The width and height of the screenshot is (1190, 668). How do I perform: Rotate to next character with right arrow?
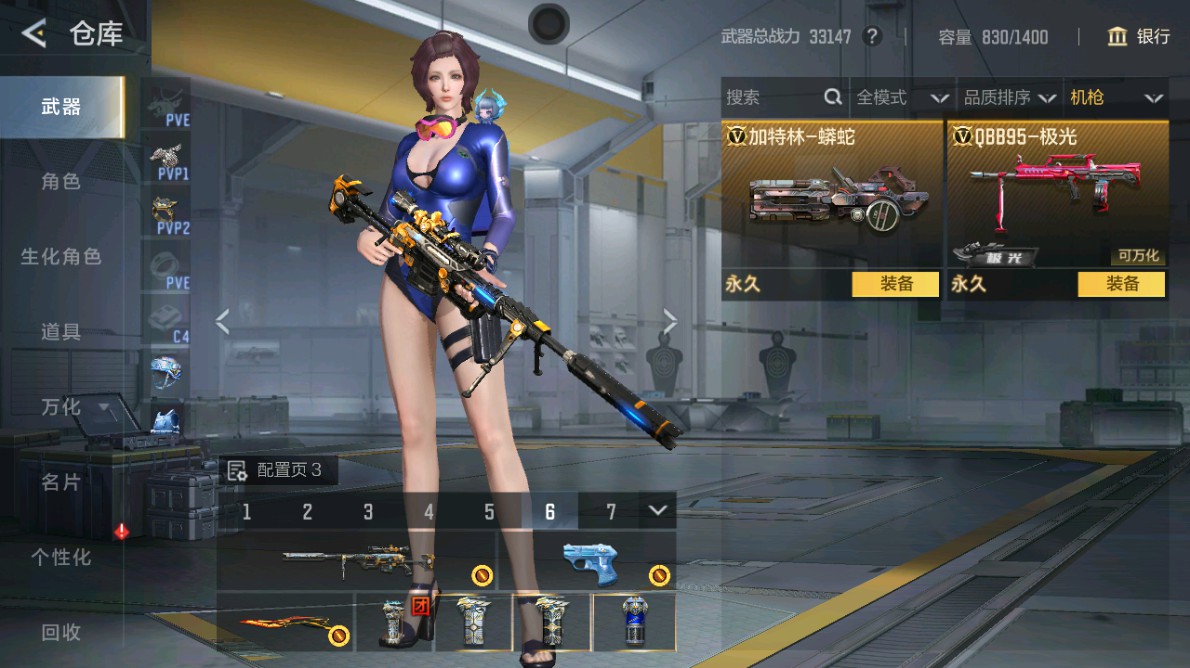(670, 321)
